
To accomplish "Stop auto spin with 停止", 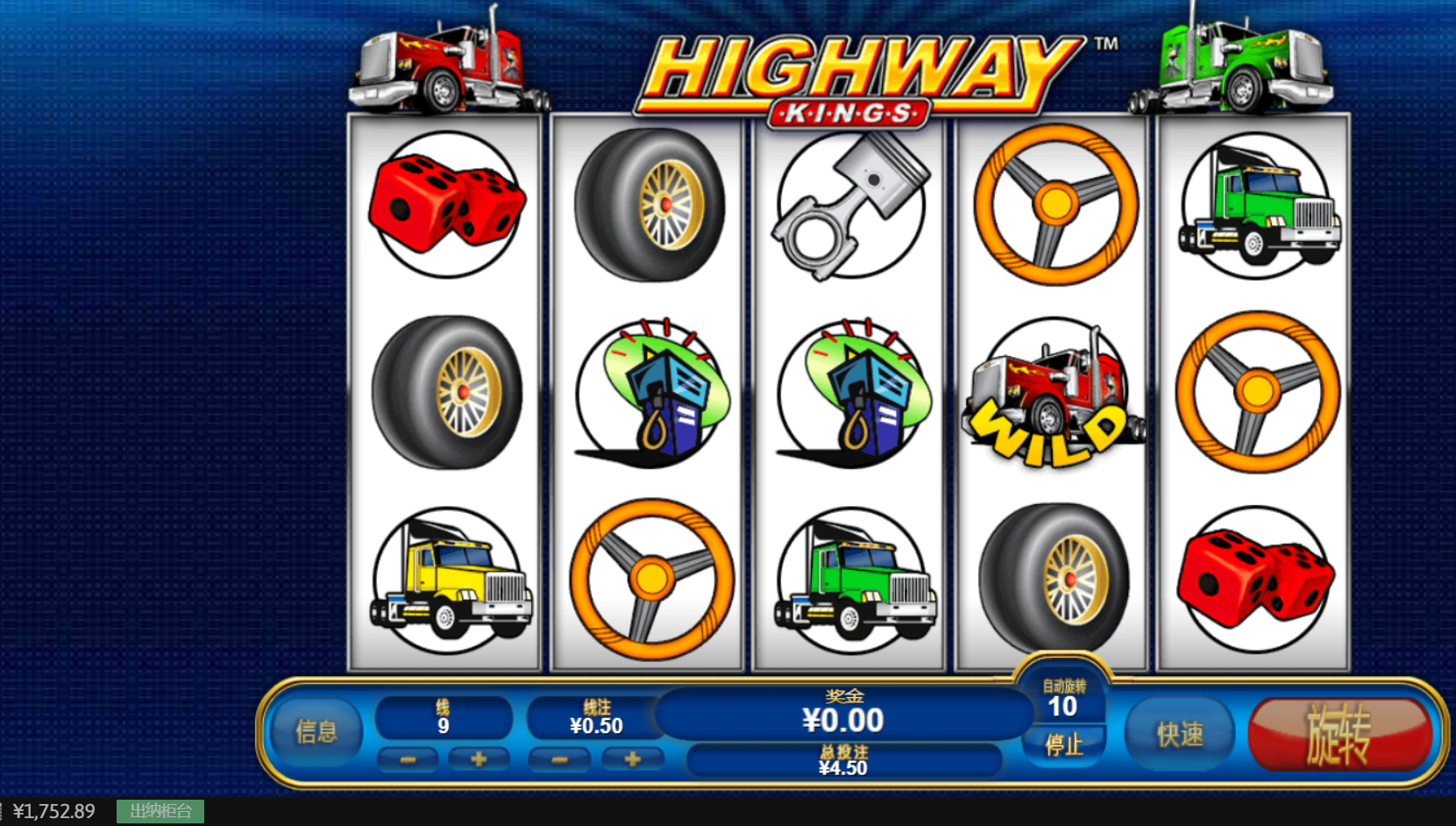I will [1063, 745].
